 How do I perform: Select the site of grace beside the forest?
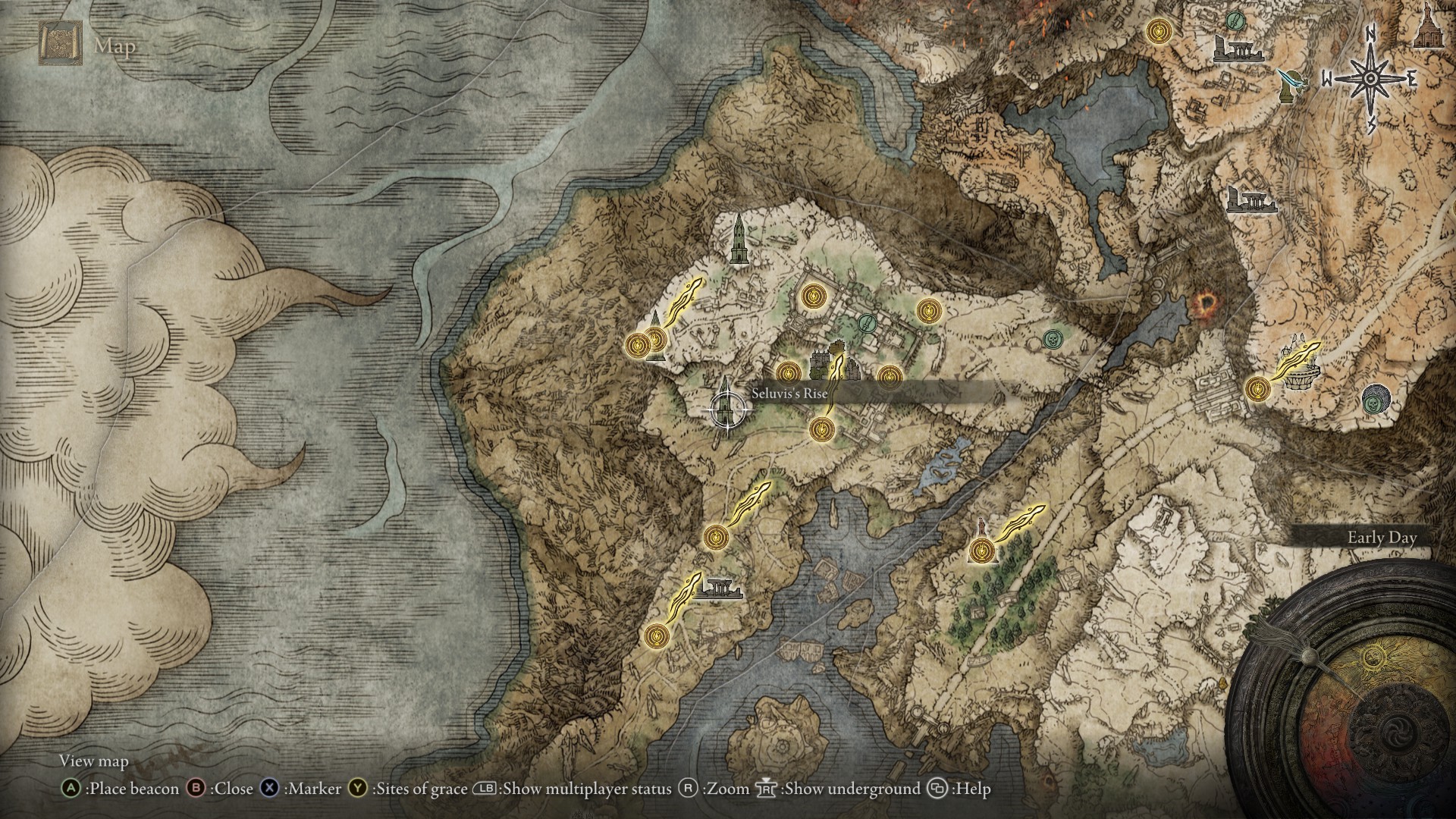[982, 551]
